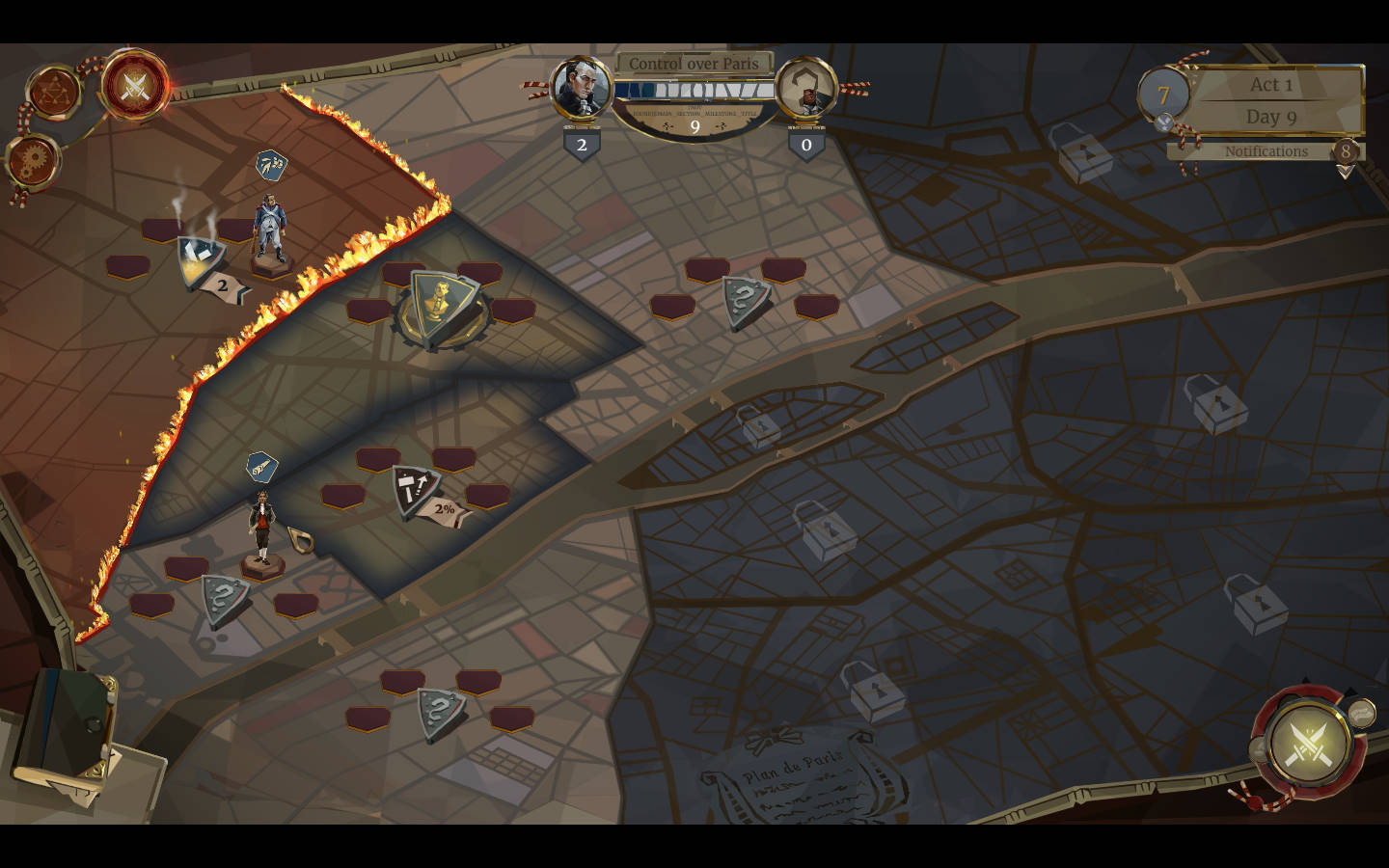Click the small speech bubble beside end-turn button
This screenshot has height=868, width=1389.
point(1361,714)
